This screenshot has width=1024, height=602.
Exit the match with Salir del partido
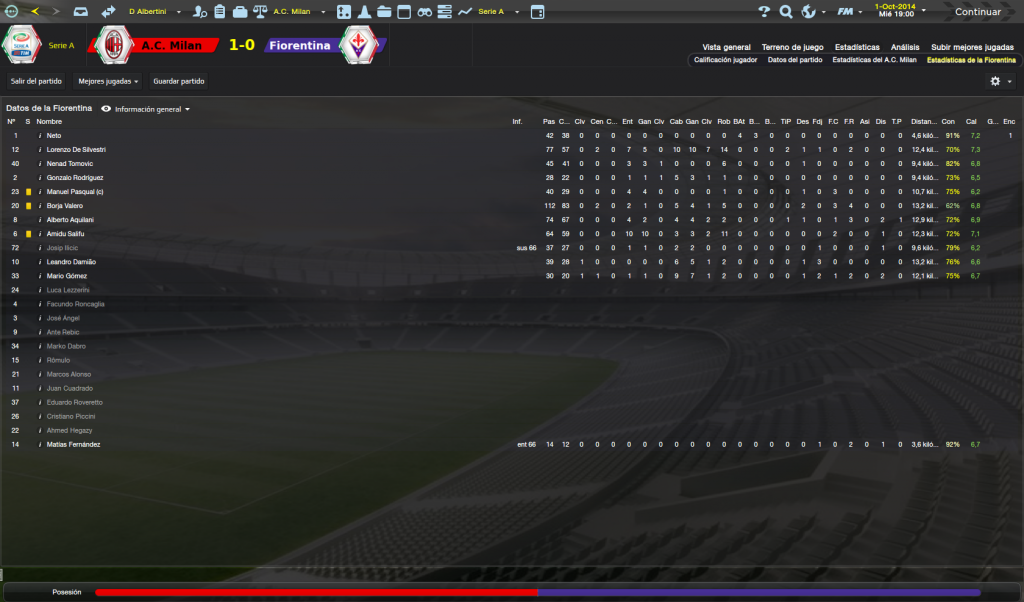tap(36, 80)
